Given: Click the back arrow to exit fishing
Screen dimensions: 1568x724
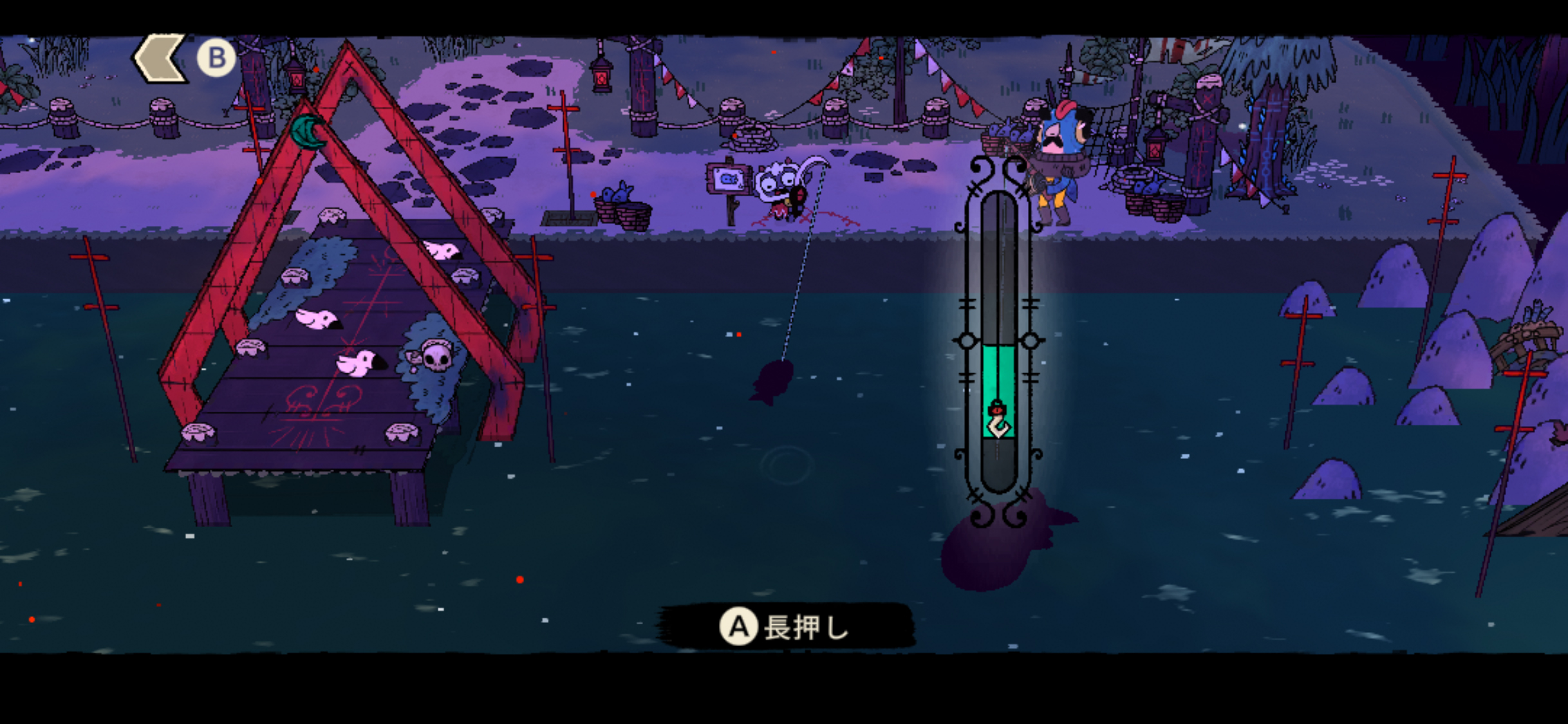Looking at the screenshot, I should 161,59.
